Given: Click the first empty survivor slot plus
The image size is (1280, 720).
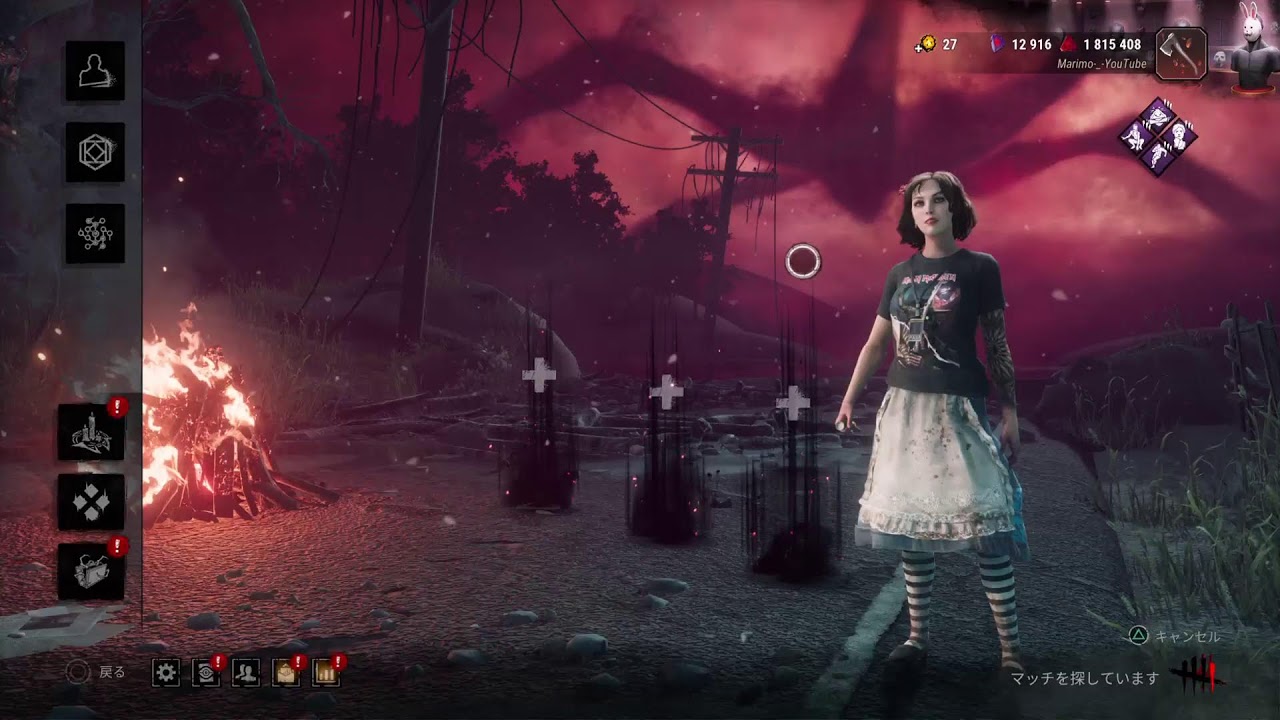Looking at the screenshot, I should pos(539,377).
